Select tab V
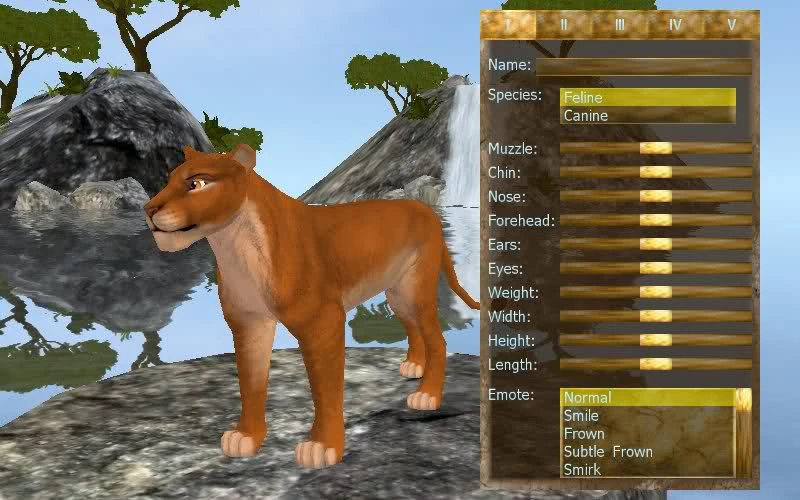Image resolution: width=800 pixels, height=500 pixels. tap(732, 23)
